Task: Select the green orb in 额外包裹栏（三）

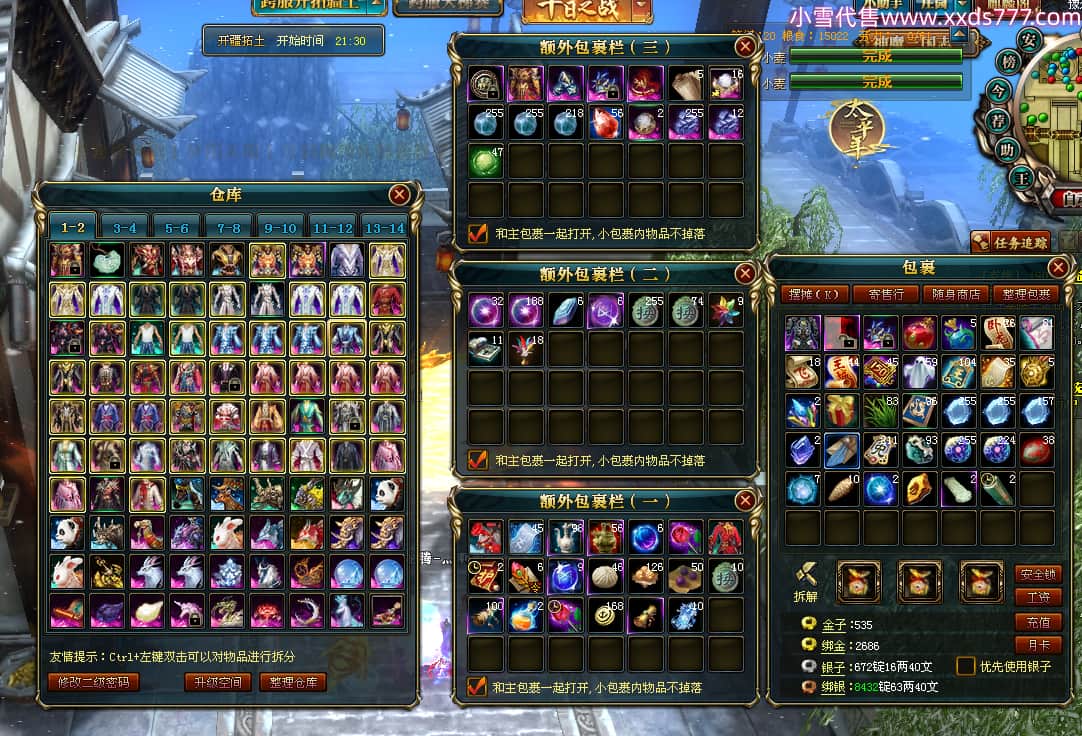Action: coord(487,161)
